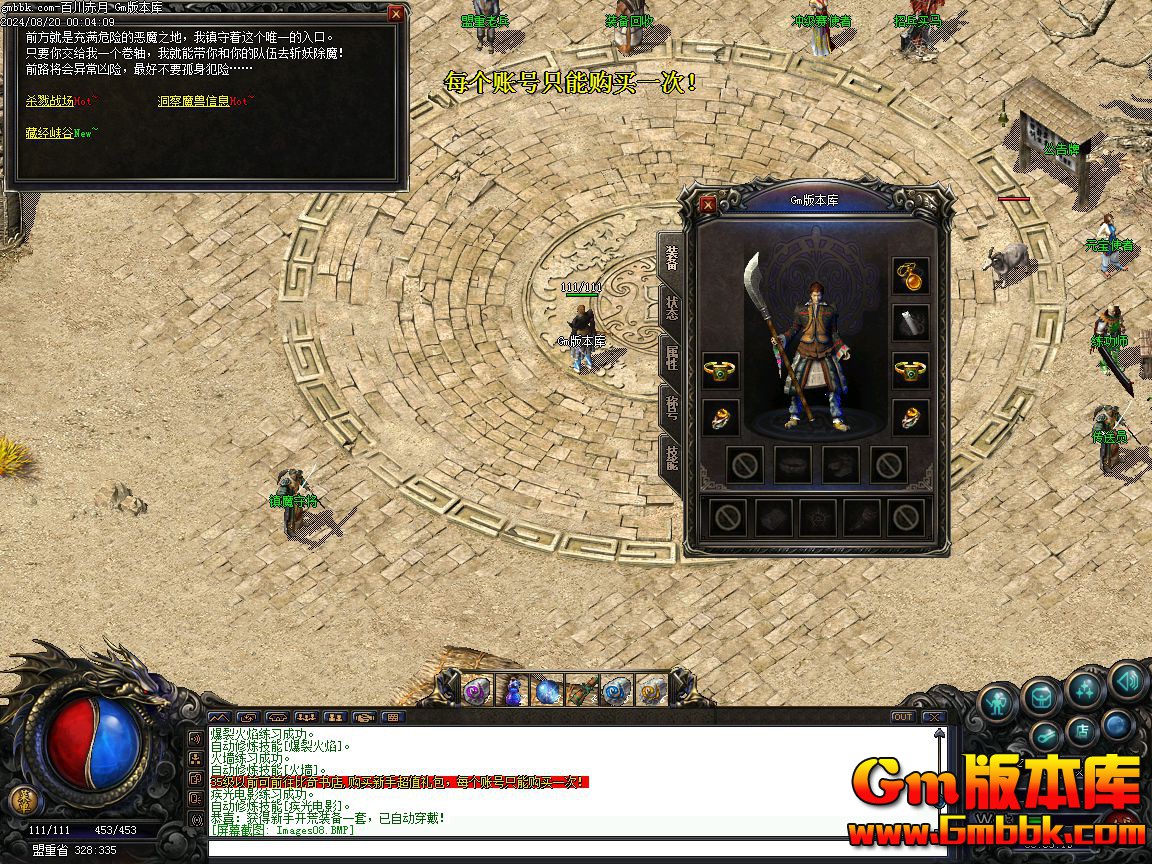
Task: Use the purple spiral scroll in hotbar
Action: pos(476,690)
